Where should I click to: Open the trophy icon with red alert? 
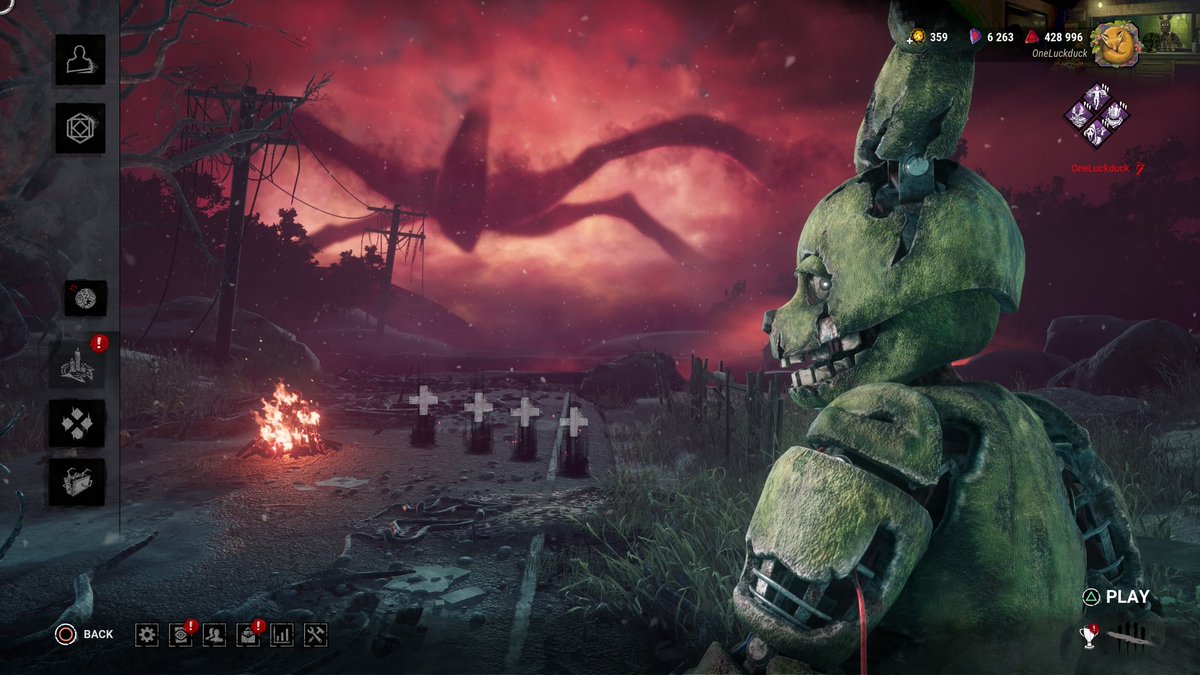[x=1089, y=636]
